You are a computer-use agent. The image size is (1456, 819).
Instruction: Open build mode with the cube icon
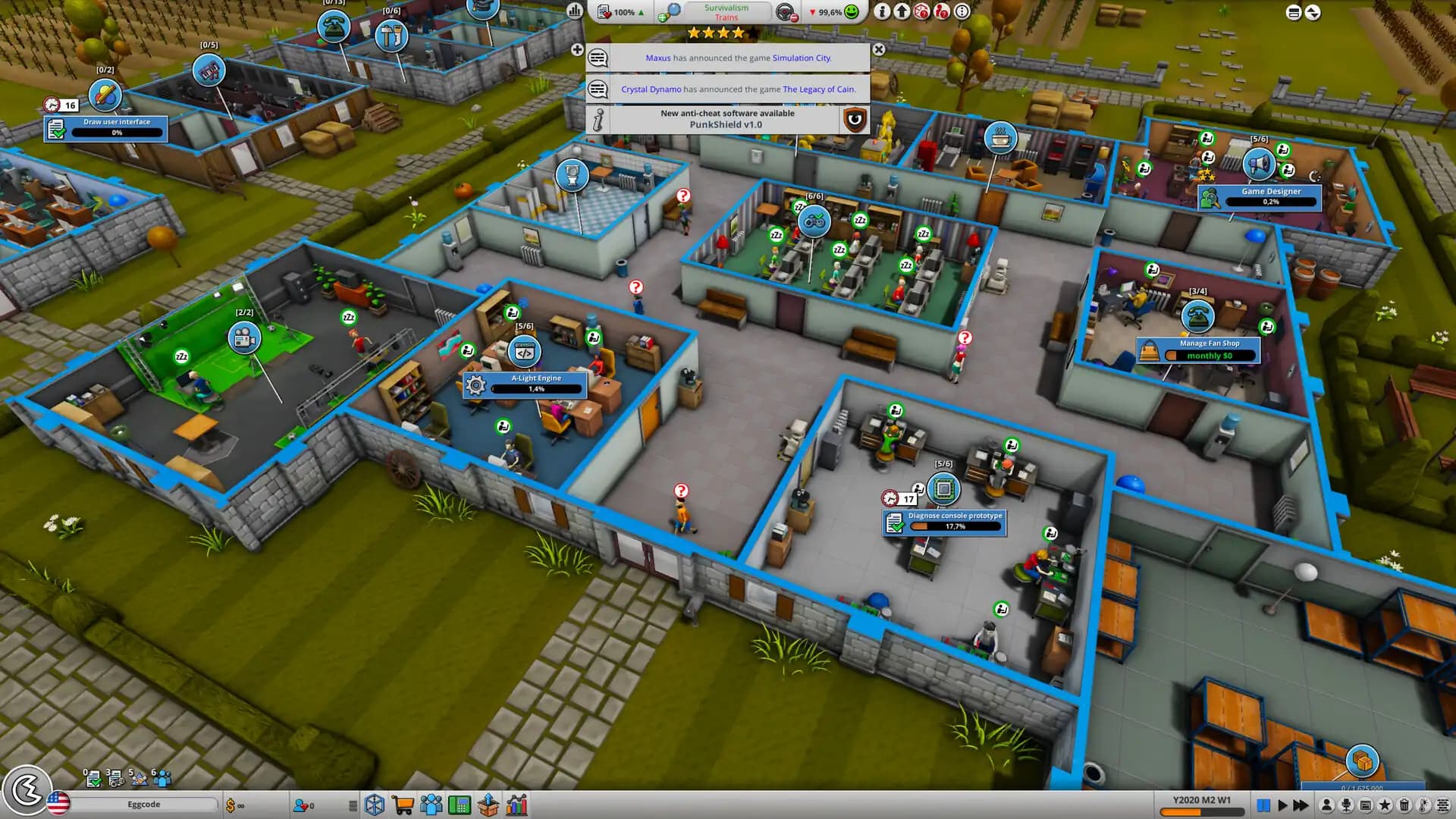pyautogui.click(x=373, y=805)
